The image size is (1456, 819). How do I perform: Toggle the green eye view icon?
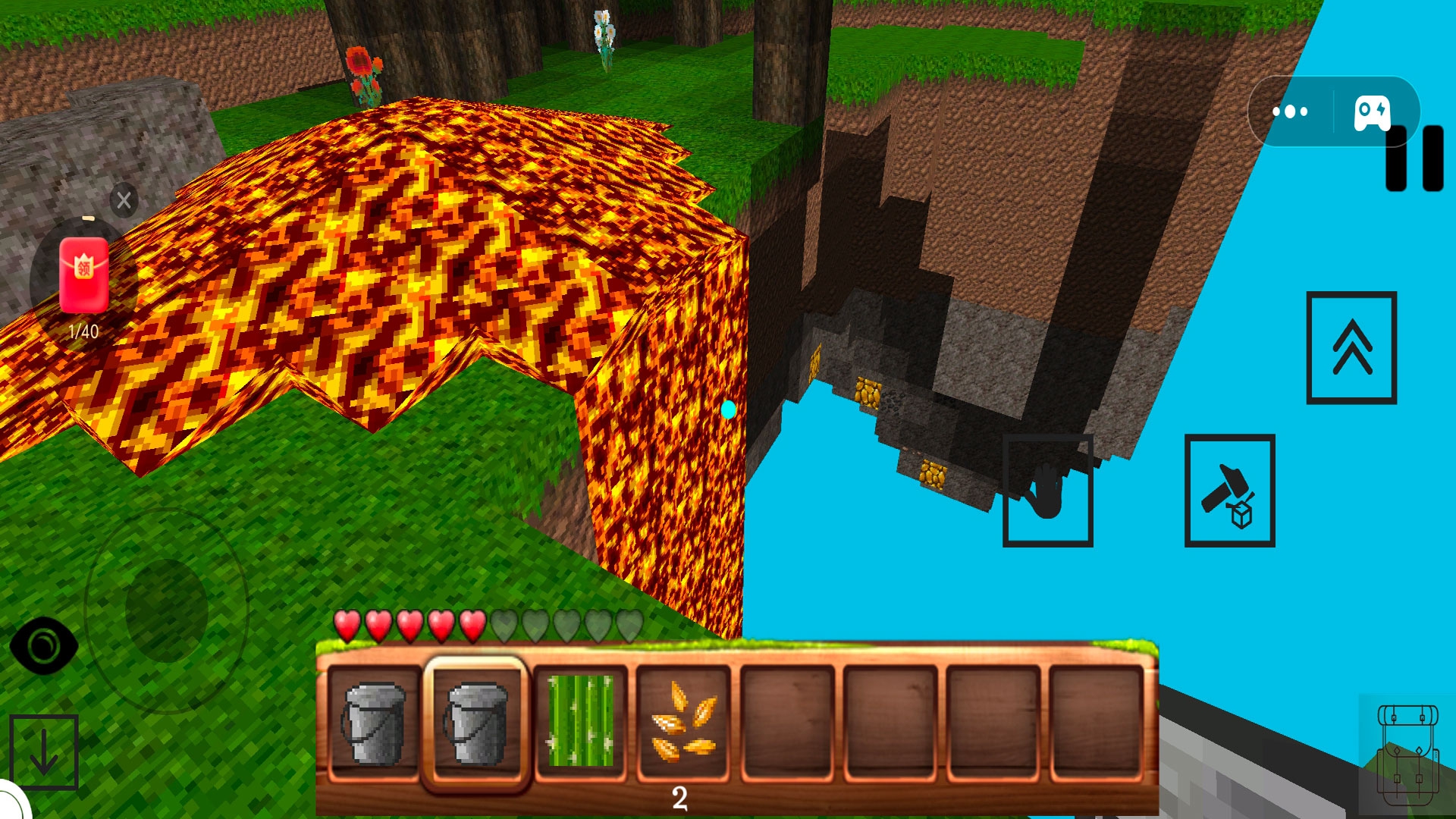pos(43,645)
